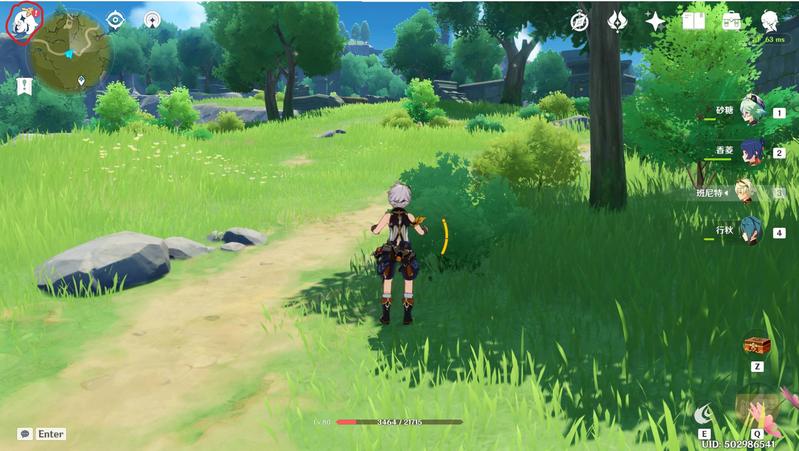The width and height of the screenshot is (799, 451).
Task: Open the chat speech bubble icon
Action: click(24, 434)
